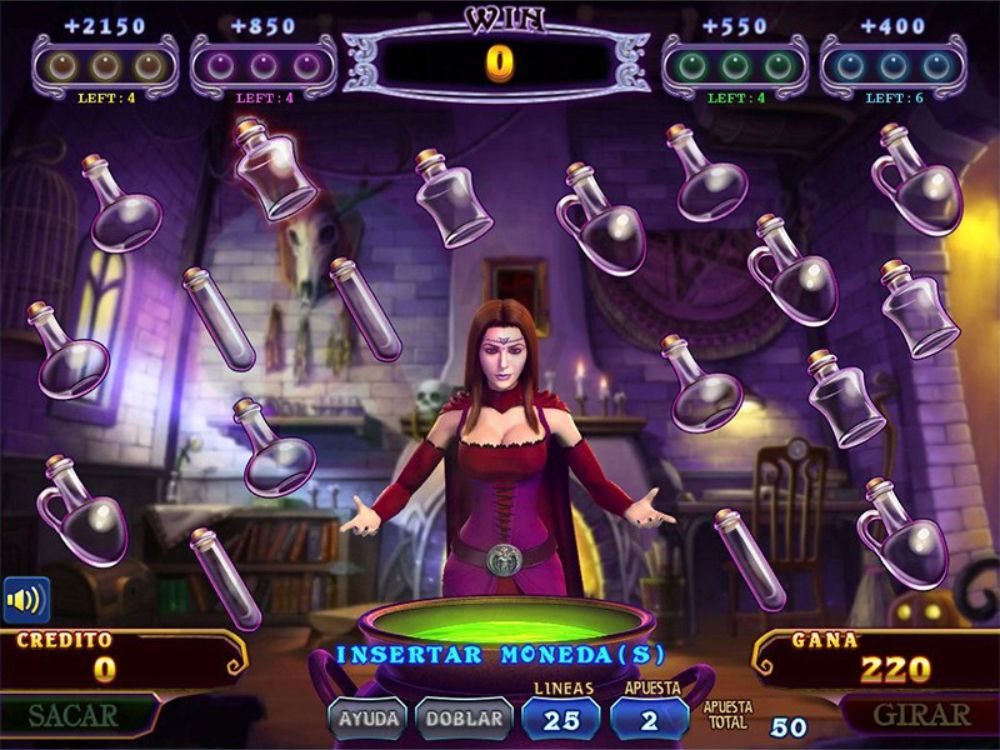The width and height of the screenshot is (1000, 750).
Task: Toggle the sound speaker icon
Action: point(26,600)
